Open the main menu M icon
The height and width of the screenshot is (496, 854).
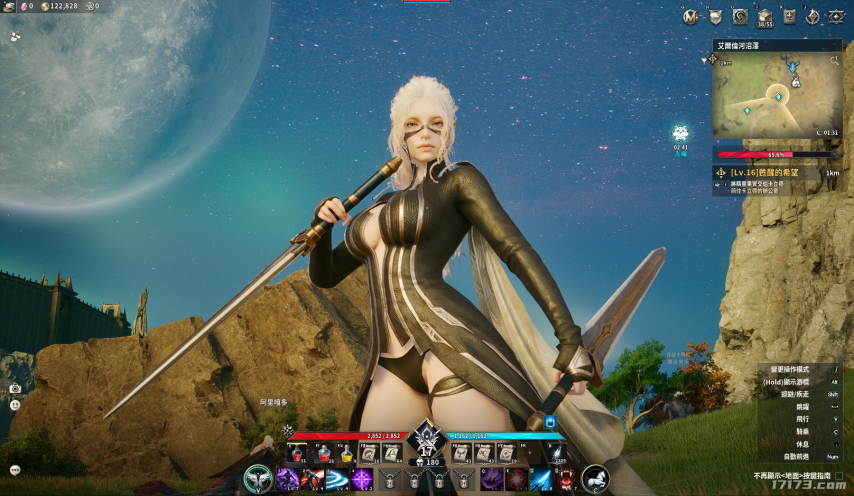coord(690,16)
